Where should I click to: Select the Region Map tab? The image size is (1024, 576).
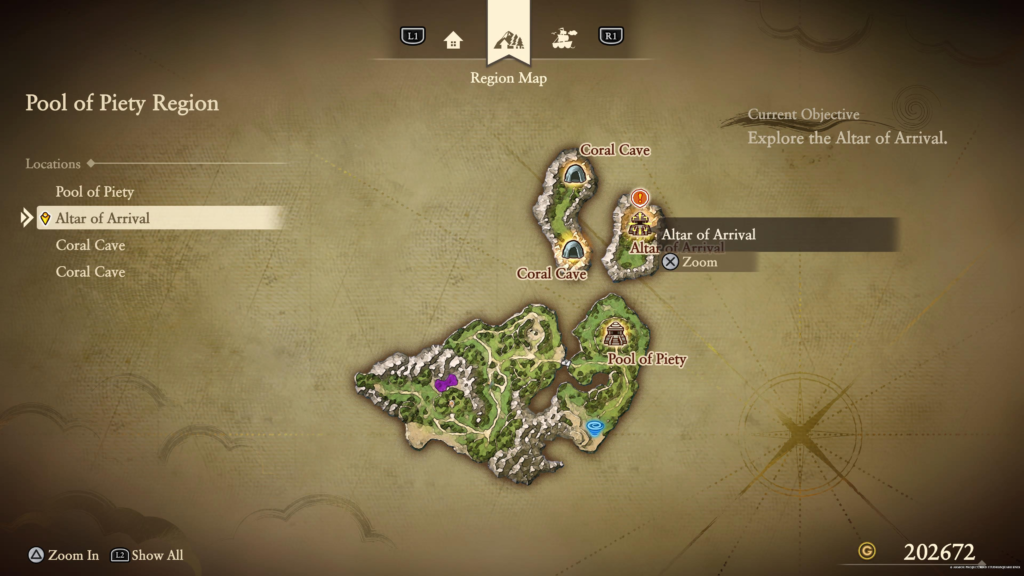click(509, 42)
